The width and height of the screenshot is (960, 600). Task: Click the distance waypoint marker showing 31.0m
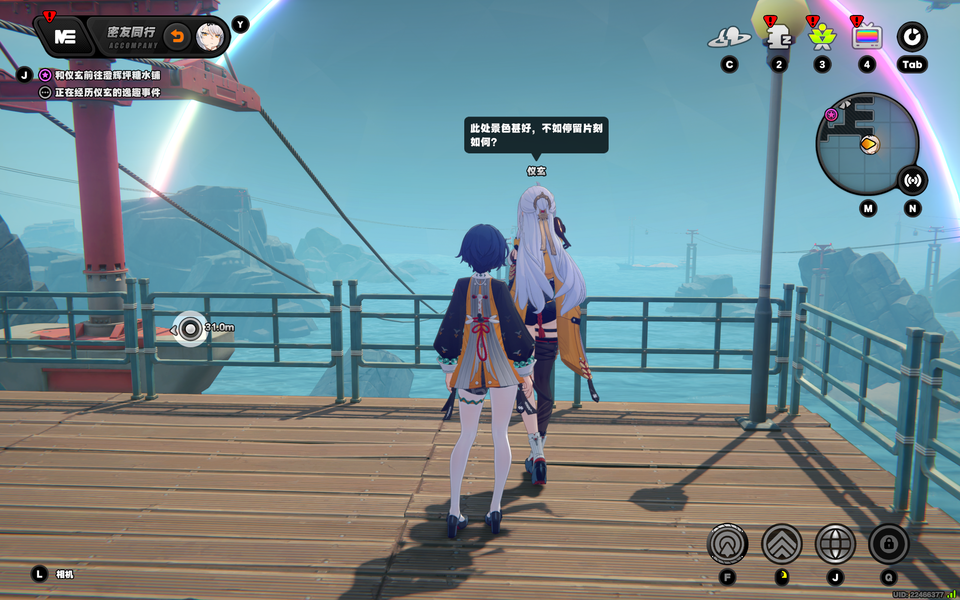tap(190, 327)
